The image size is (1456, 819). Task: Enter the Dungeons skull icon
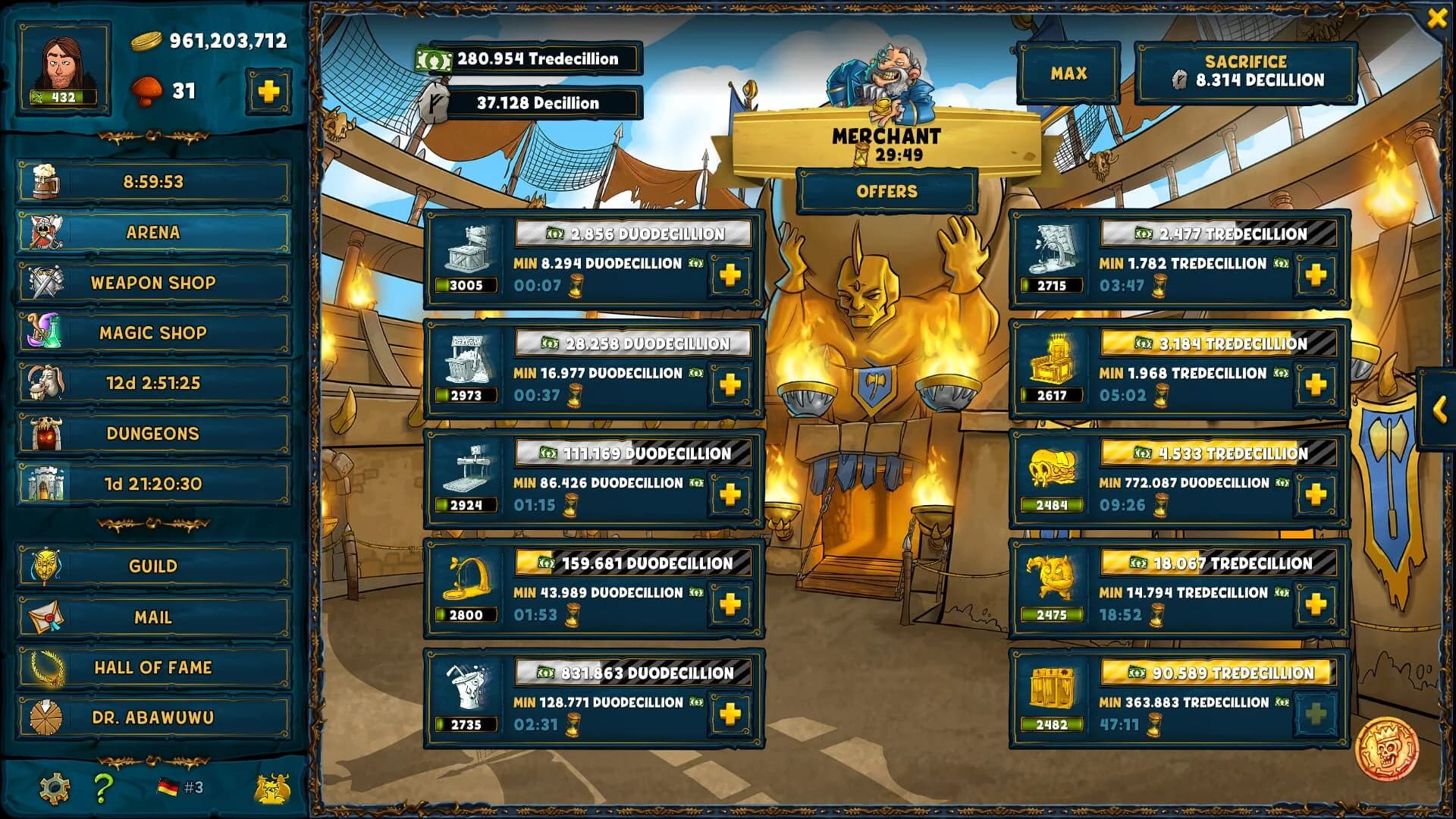pos(47,433)
